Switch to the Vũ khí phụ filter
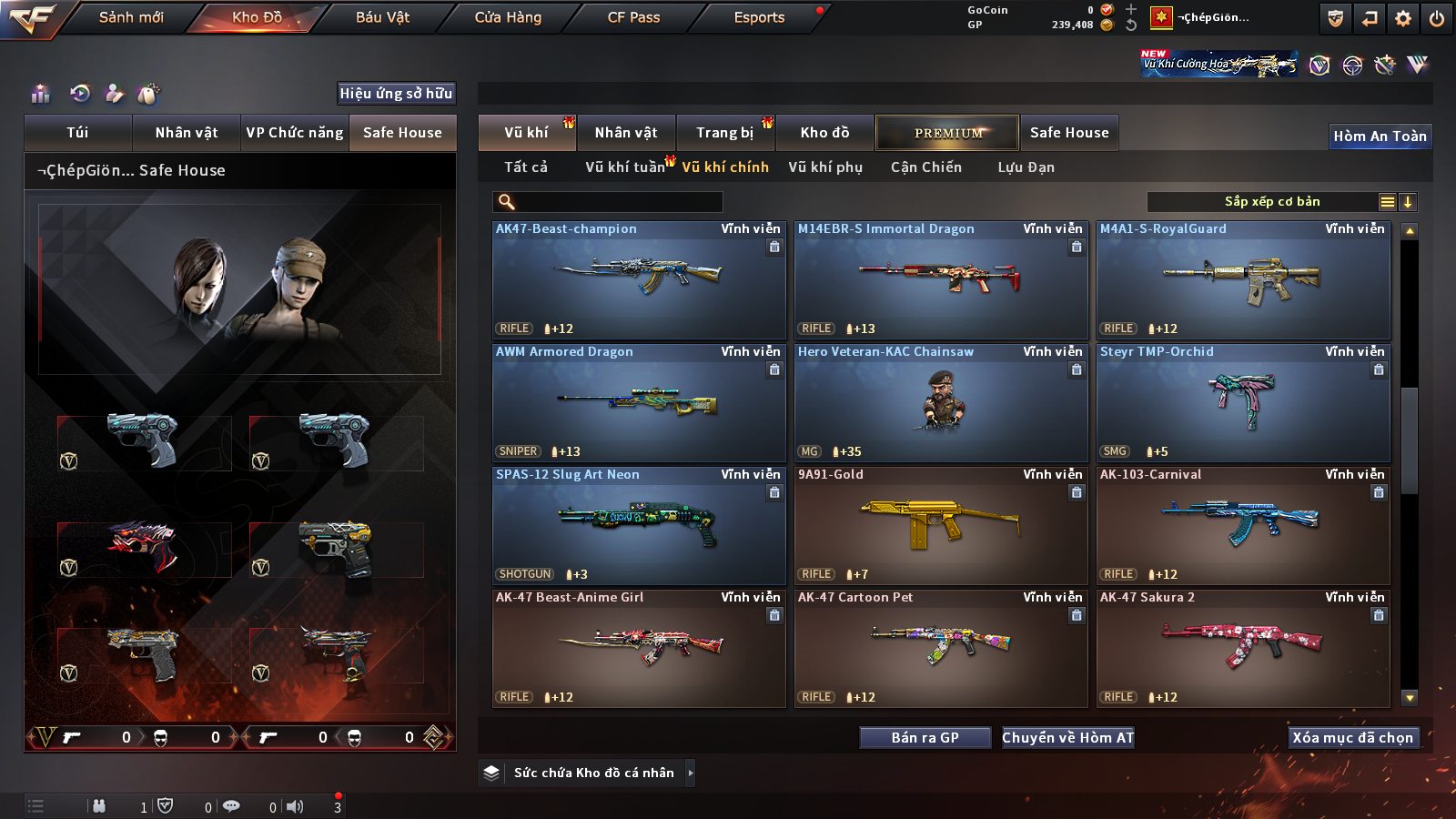 [x=825, y=167]
